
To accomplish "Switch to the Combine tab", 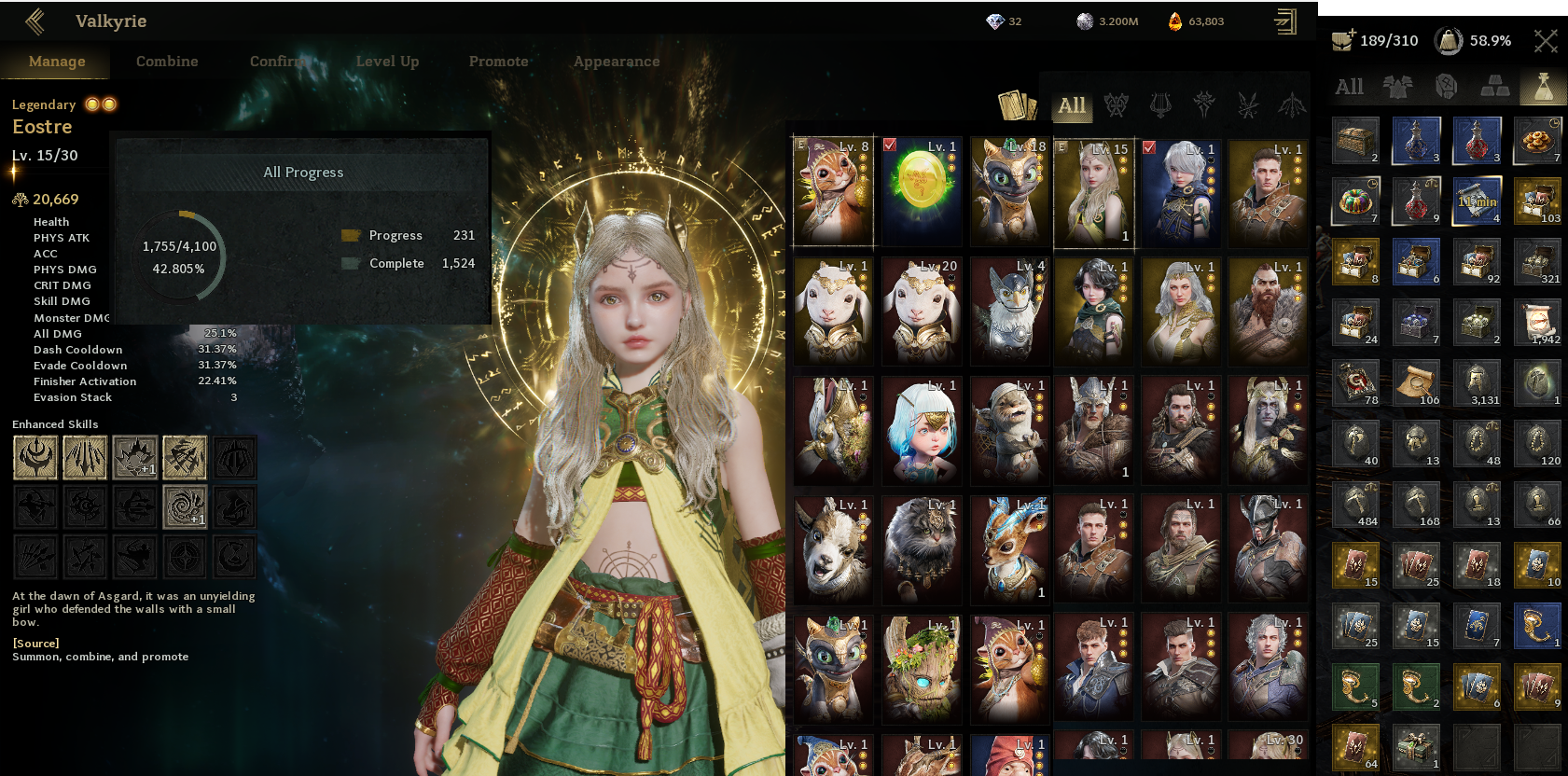I will pyautogui.click(x=167, y=62).
